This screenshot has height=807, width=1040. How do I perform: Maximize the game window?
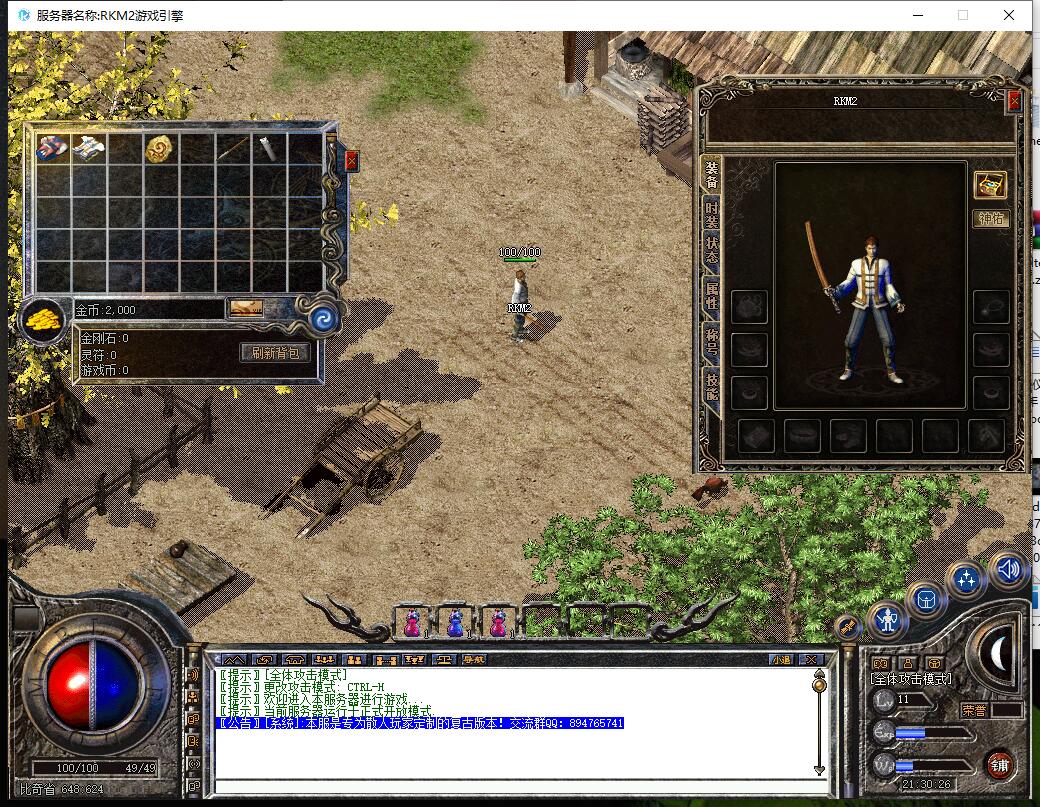(x=963, y=15)
